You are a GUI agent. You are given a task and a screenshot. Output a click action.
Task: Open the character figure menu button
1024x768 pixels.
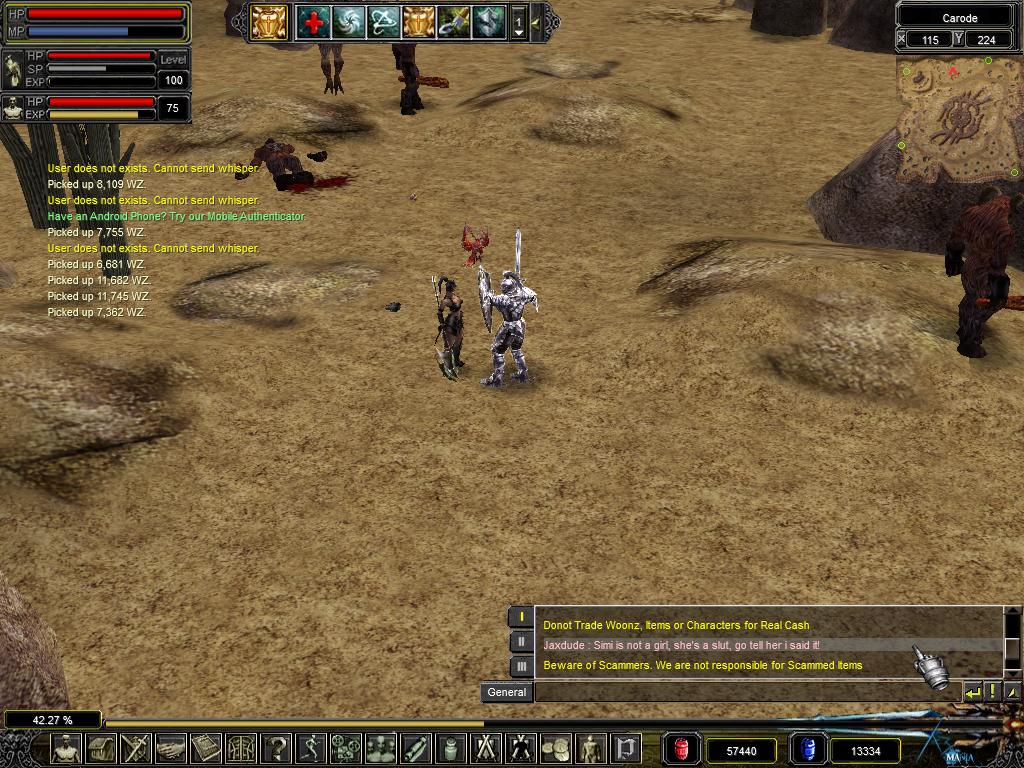coord(67,748)
